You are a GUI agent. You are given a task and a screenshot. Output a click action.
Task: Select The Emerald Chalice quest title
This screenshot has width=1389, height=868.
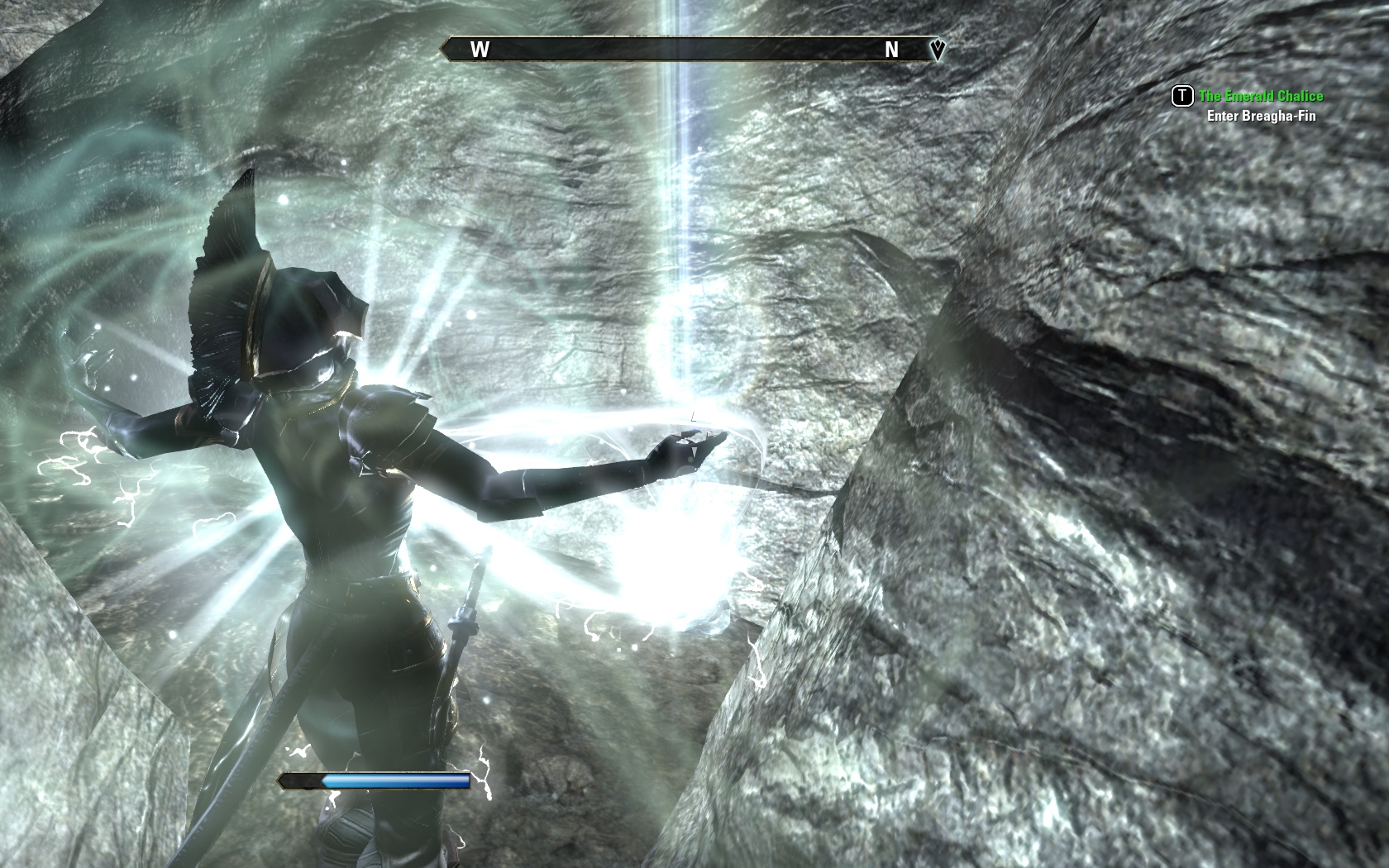coord(1260,96)
